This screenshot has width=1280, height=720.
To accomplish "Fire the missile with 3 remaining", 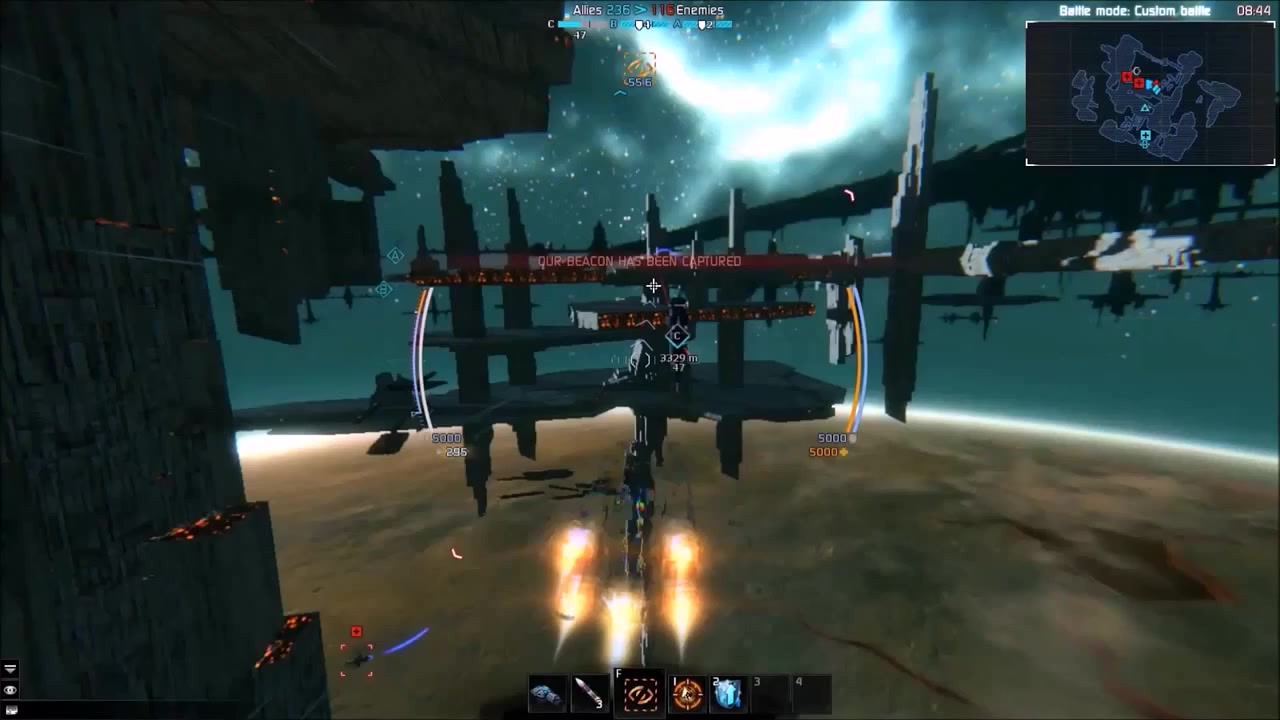I will tap(587, 693).
